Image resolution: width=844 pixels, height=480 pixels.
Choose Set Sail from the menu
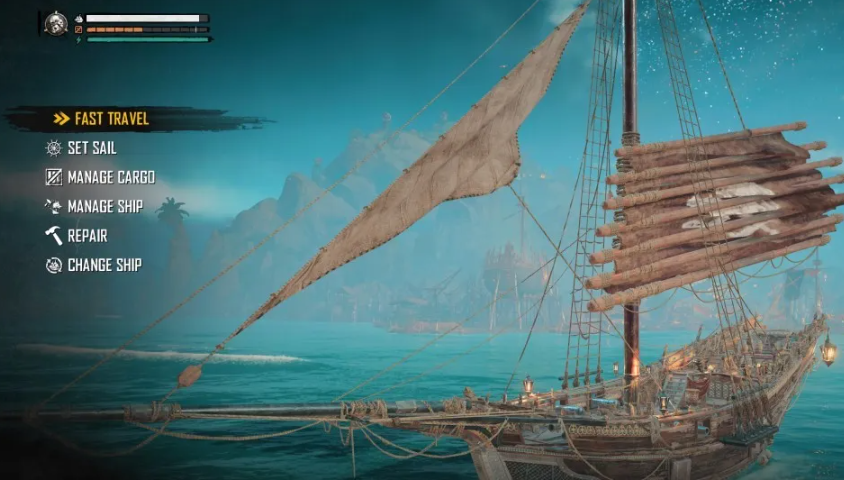(91, 148)
